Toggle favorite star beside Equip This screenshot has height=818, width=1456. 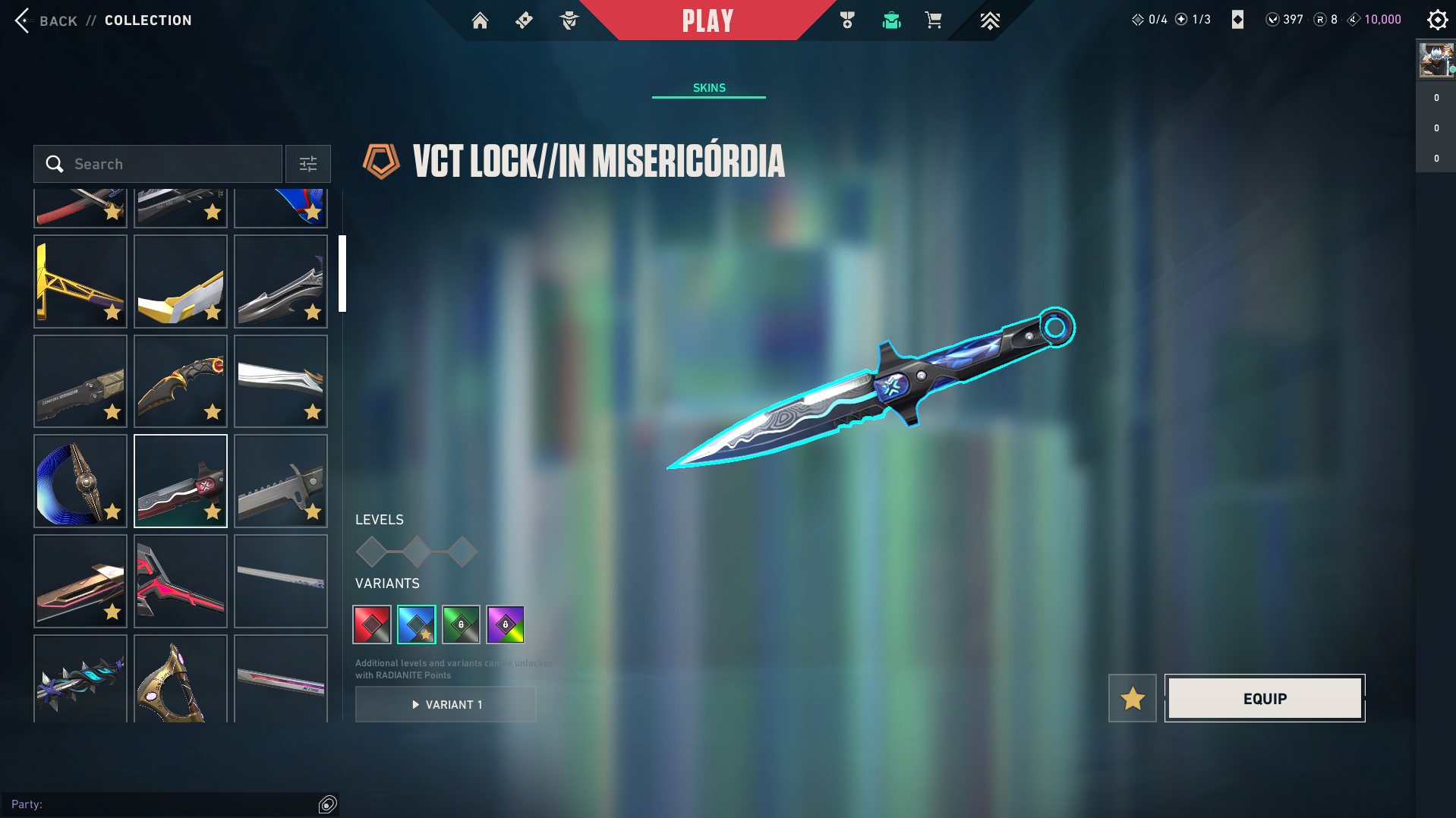click(x=1132, y=698)
